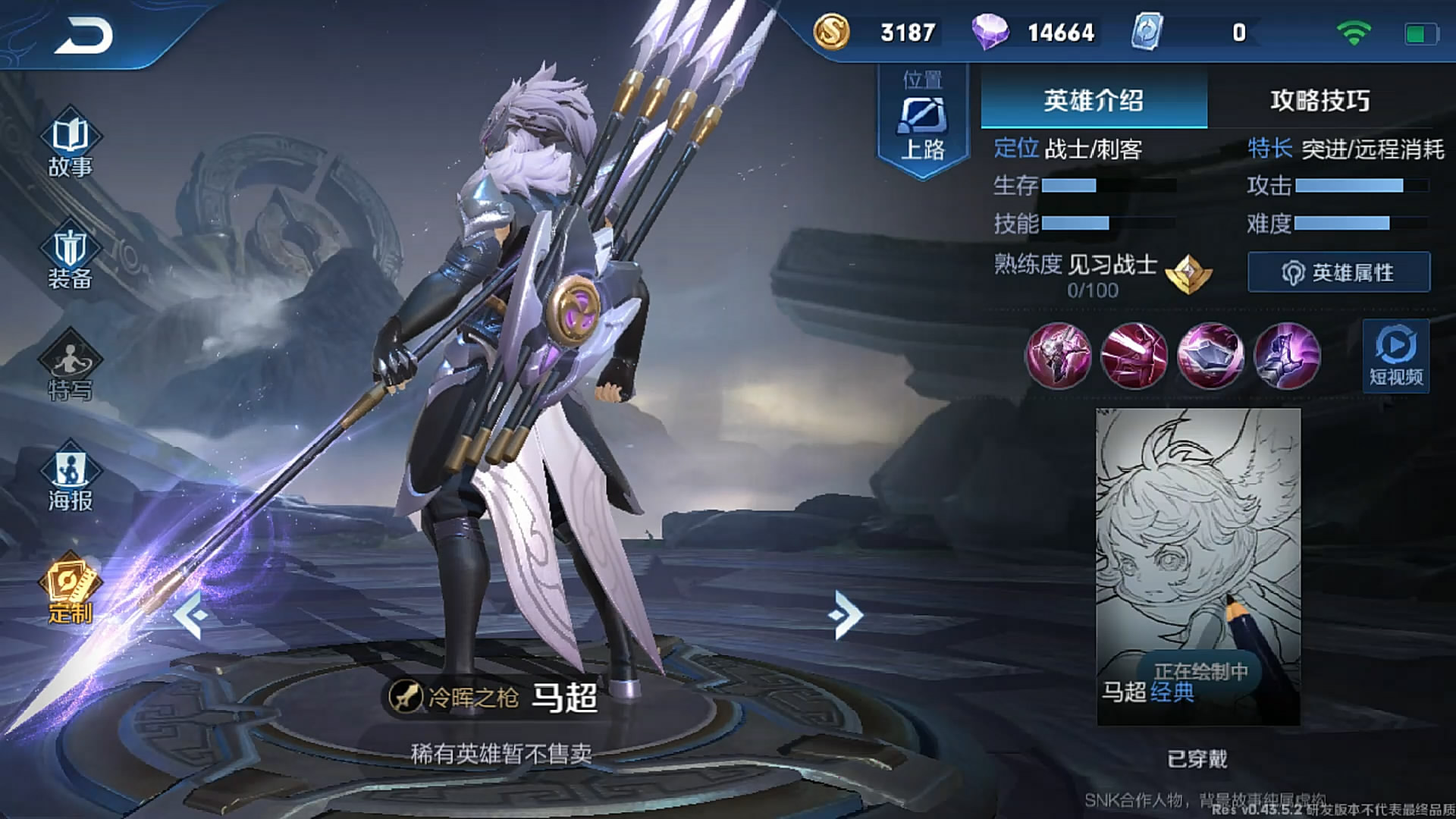
Task: Go back using the return arrow
Action: (x=83, y=36)
